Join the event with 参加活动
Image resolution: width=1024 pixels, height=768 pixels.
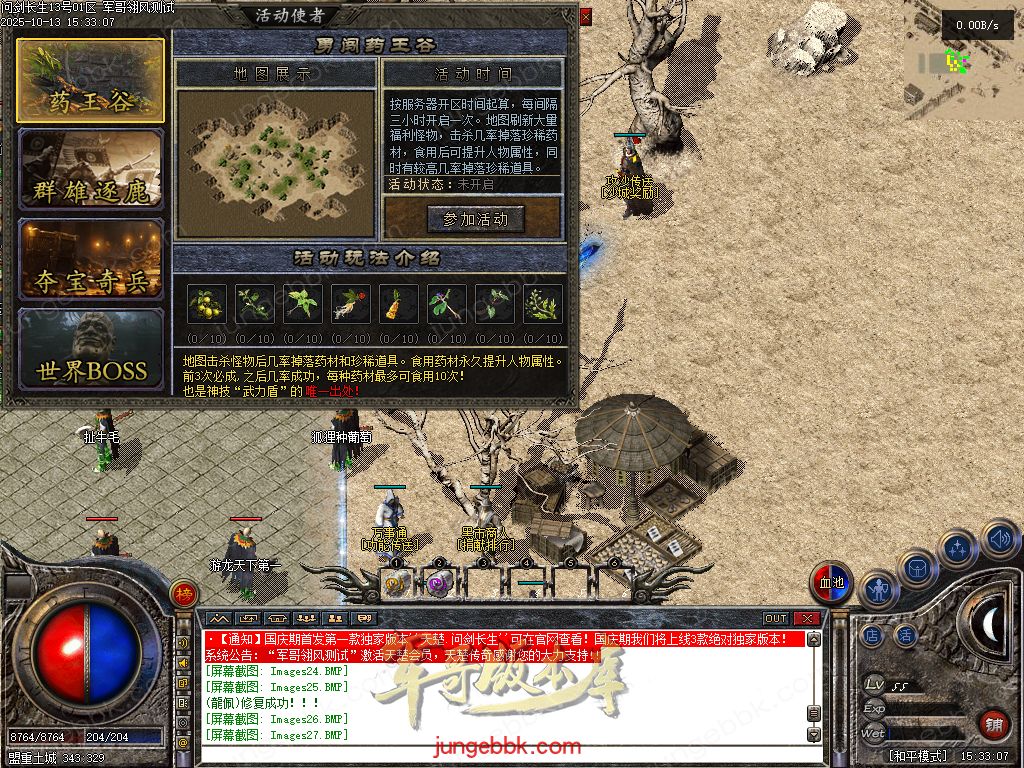(475, 219)
